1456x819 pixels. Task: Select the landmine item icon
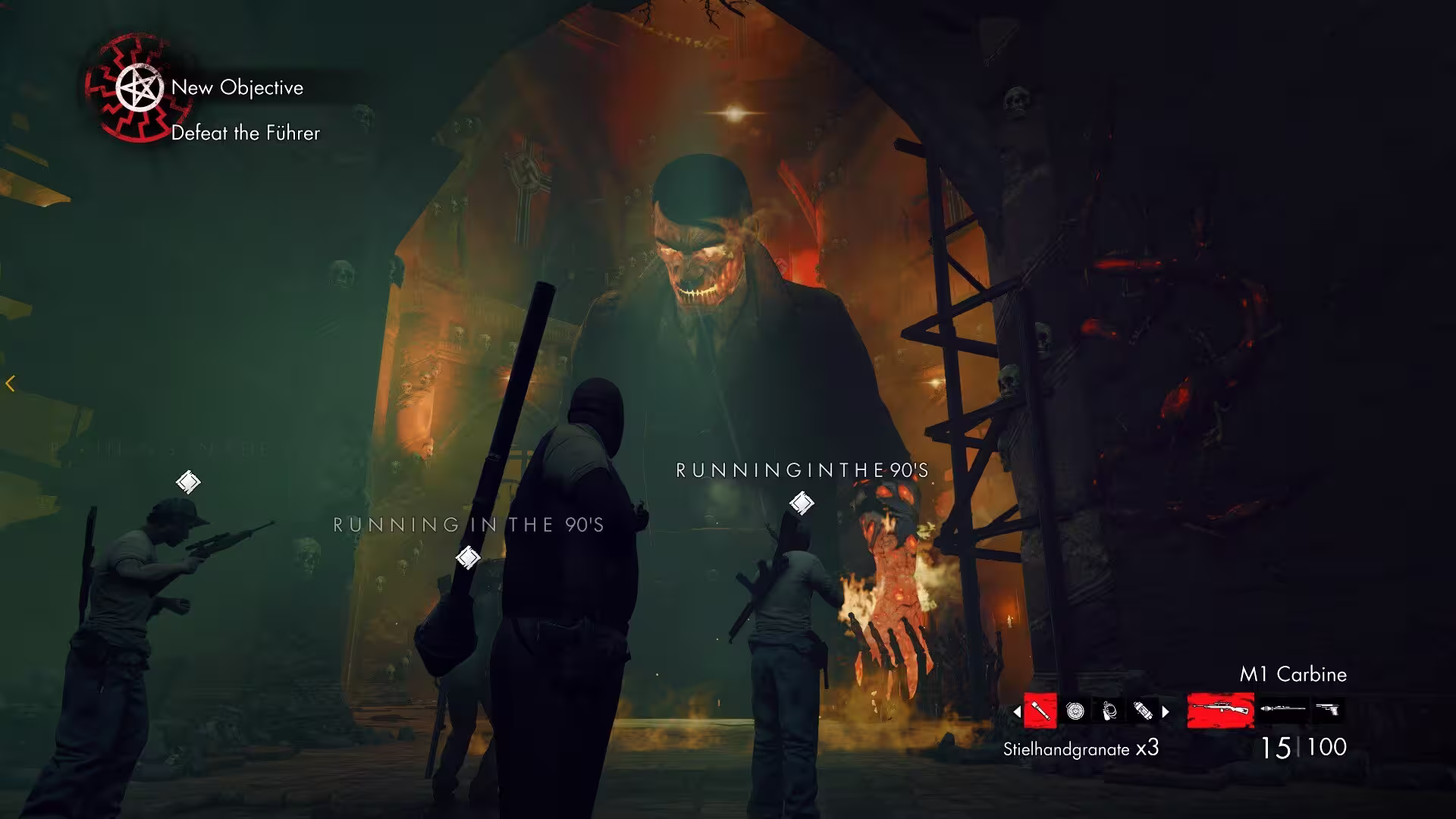(1076, 709)
